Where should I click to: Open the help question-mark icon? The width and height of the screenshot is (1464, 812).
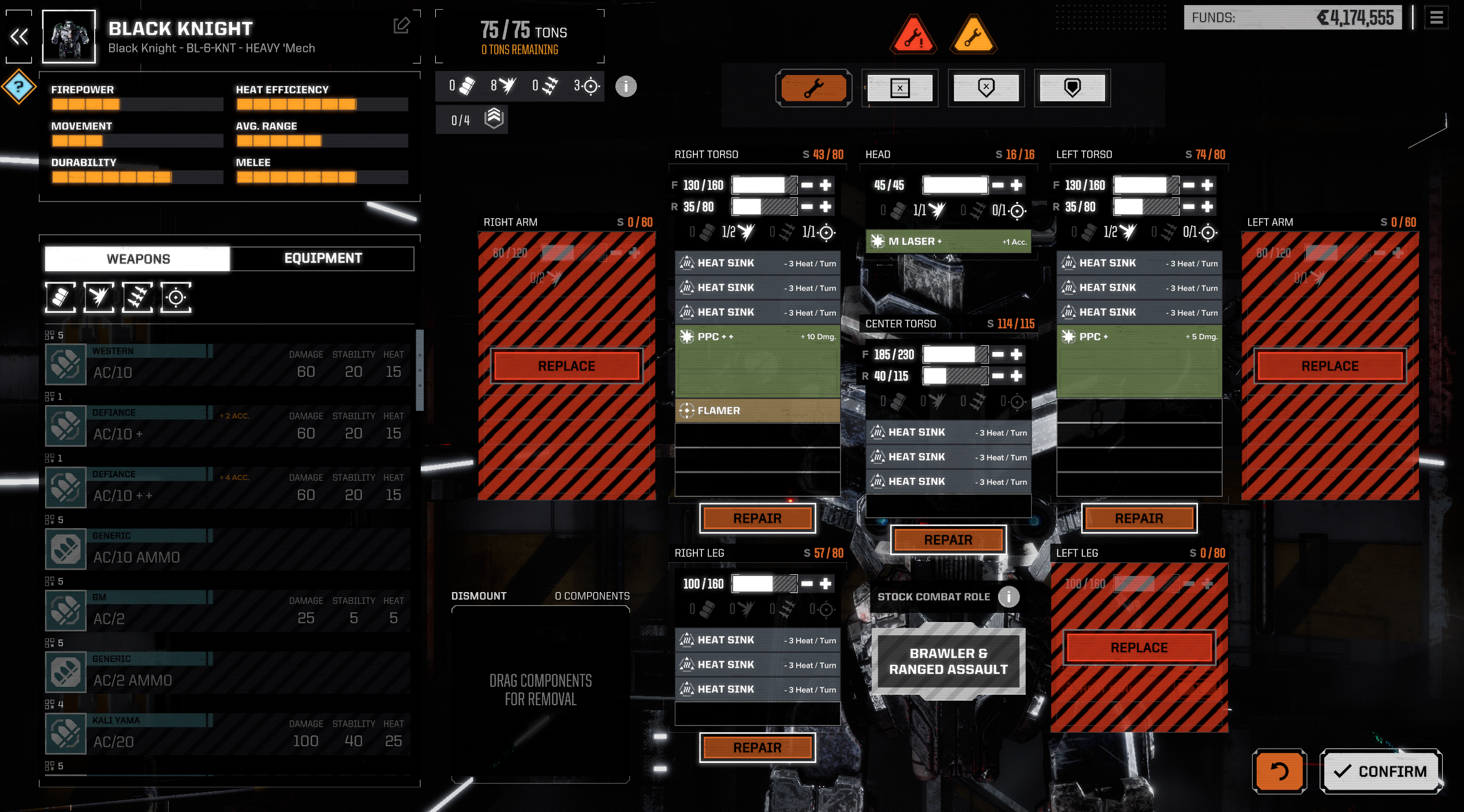19,88
